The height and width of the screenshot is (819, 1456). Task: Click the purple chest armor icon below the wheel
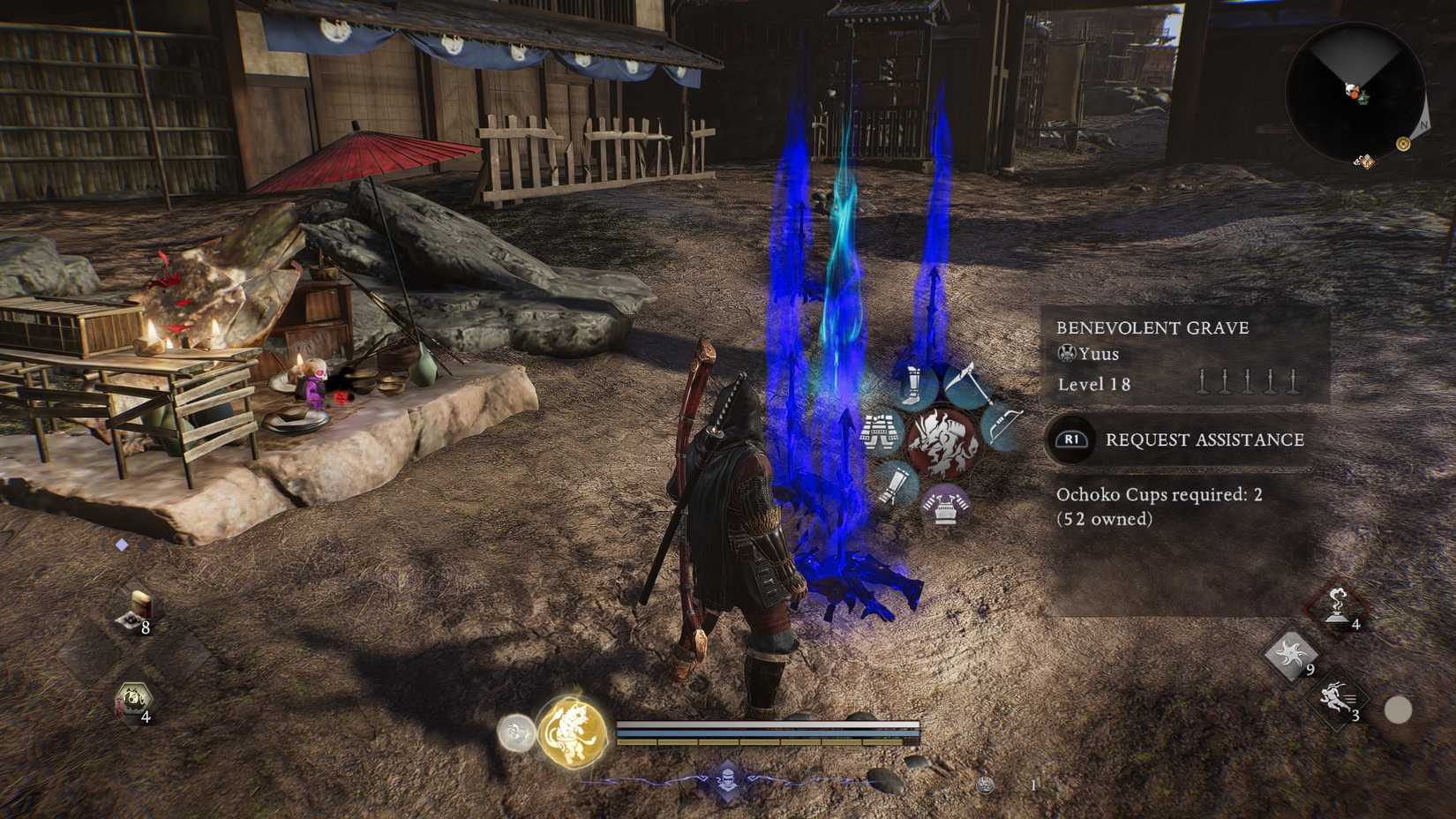pyautogui.click(x=943, y=507)
